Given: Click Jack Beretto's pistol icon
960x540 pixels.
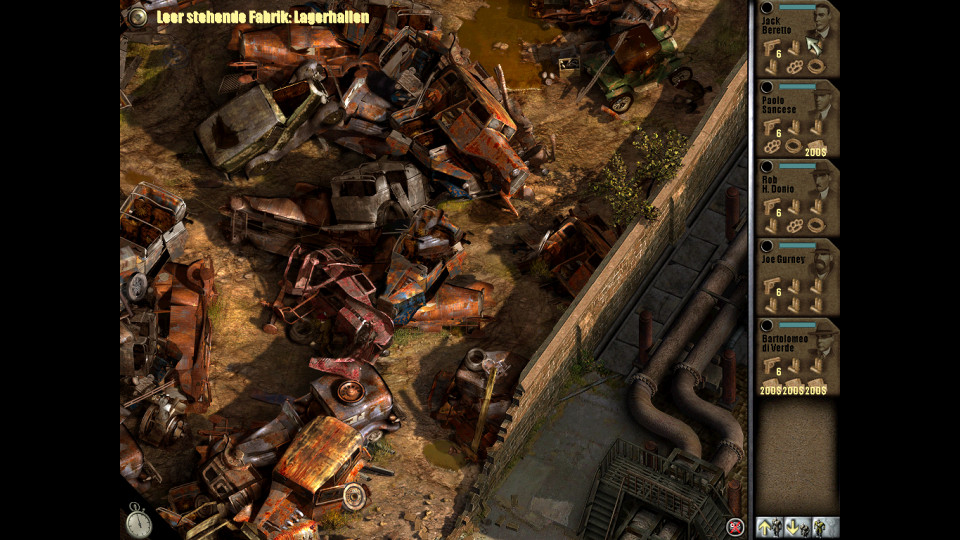Looking at the screenshot, I should pyautogui.click(x=771, y=47).
